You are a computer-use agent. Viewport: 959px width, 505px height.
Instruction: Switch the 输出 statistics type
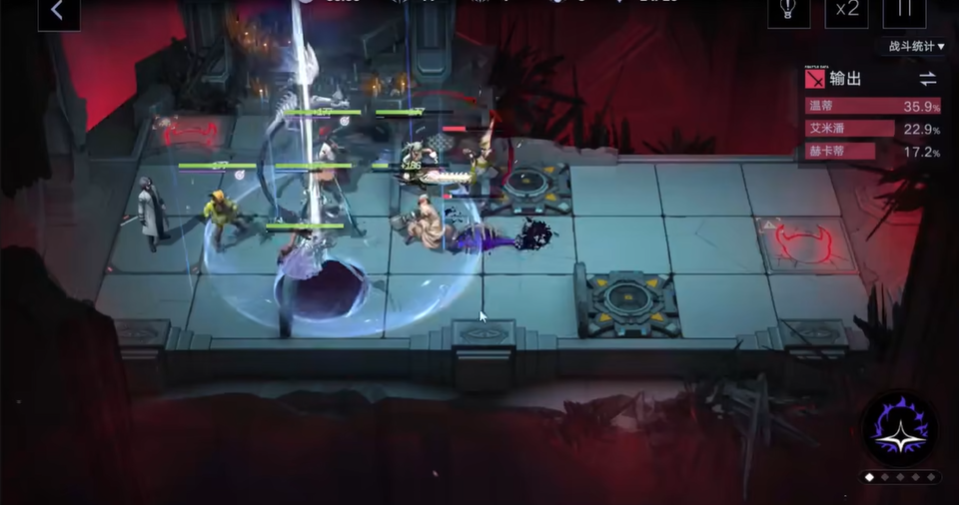(x=928, y=79)
